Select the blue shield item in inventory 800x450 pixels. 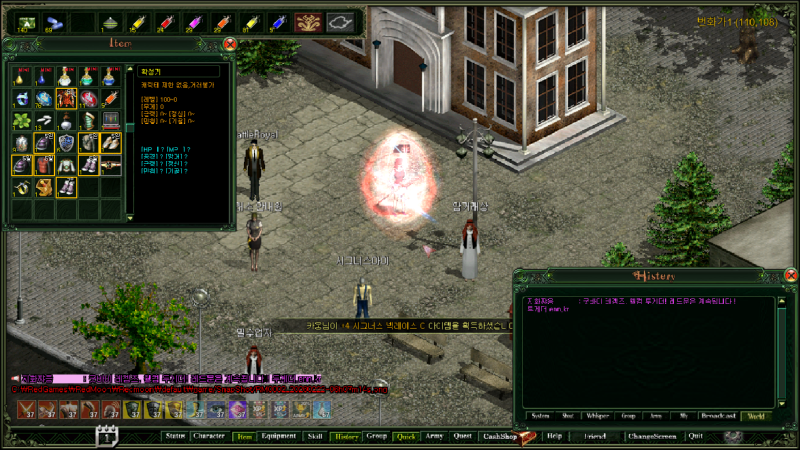tap(66, 143)
